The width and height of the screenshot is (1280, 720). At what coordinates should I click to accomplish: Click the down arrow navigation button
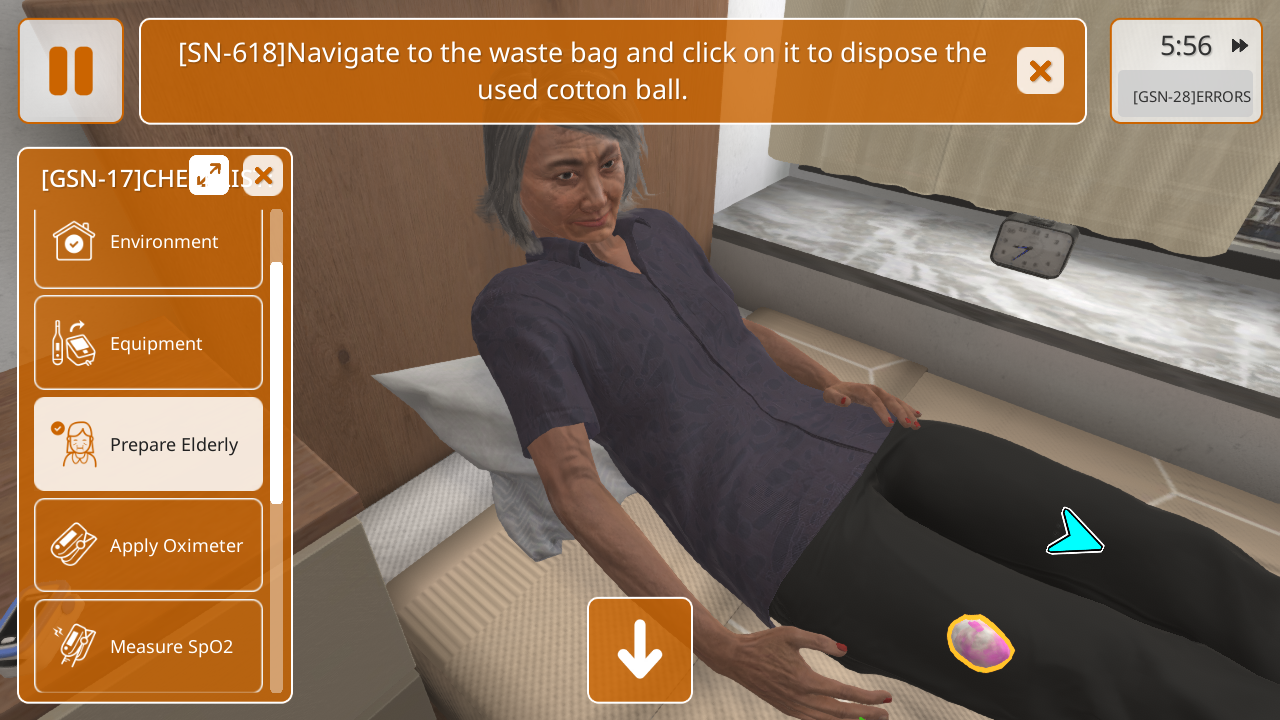coord(640,650)
